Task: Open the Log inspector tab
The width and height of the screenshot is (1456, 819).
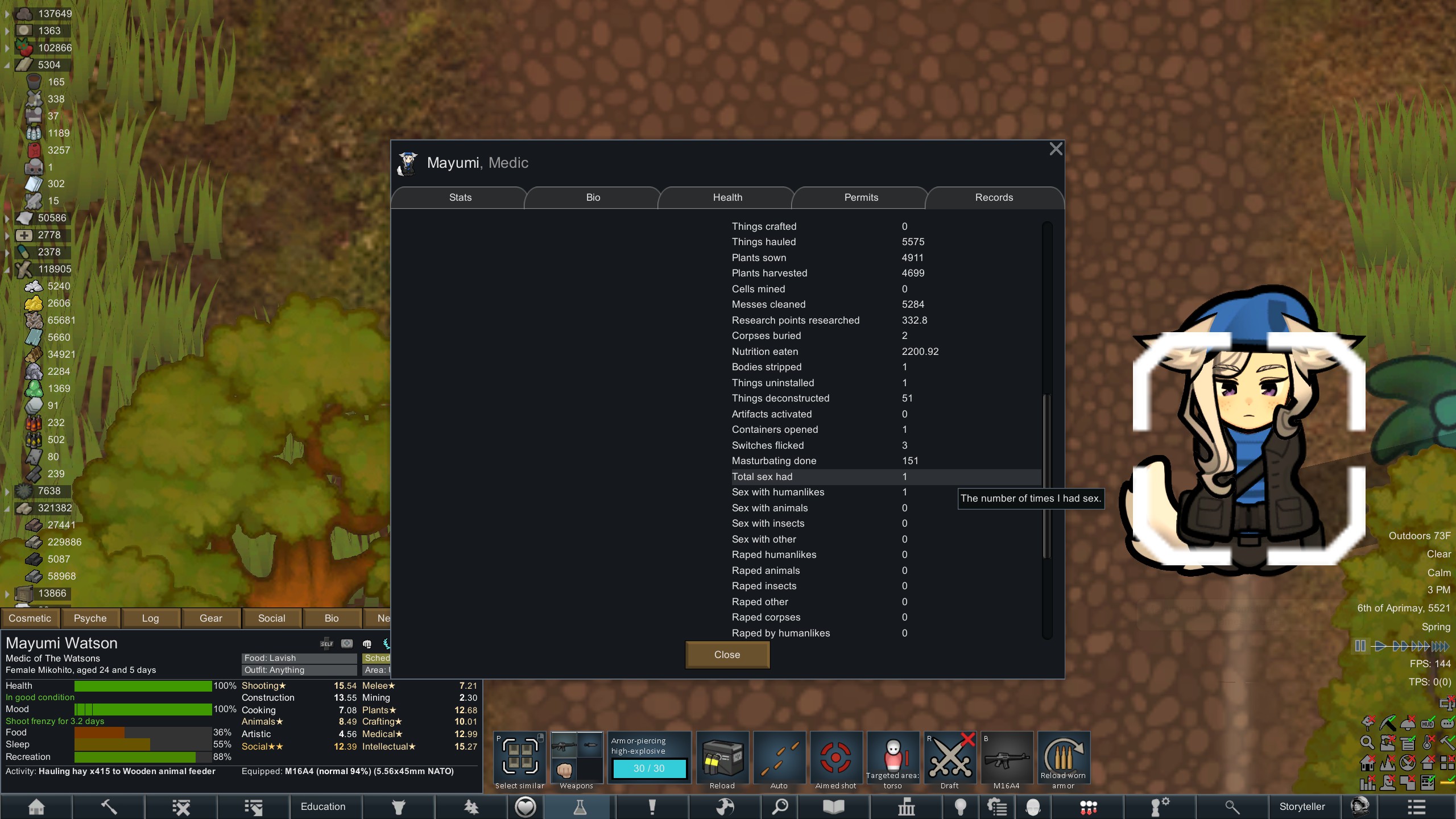Action: pos(150,618)
